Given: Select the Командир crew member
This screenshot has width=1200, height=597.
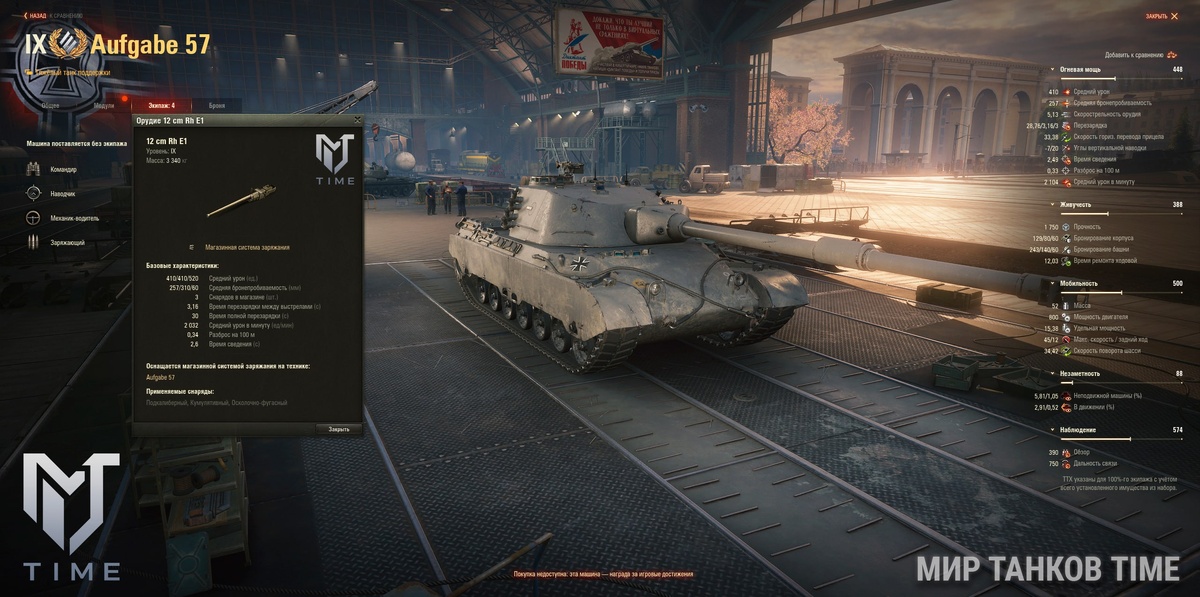Looking at the screenshot, I should 62,170.
